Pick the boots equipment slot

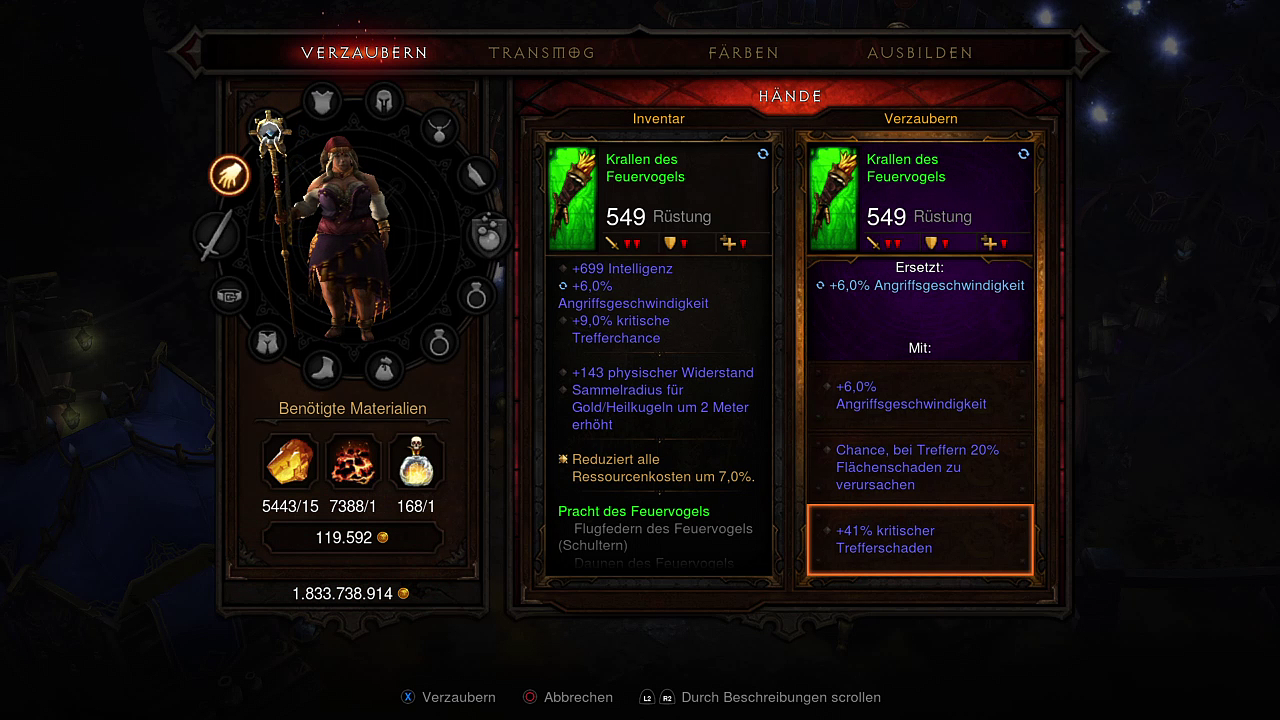(322, 368)
